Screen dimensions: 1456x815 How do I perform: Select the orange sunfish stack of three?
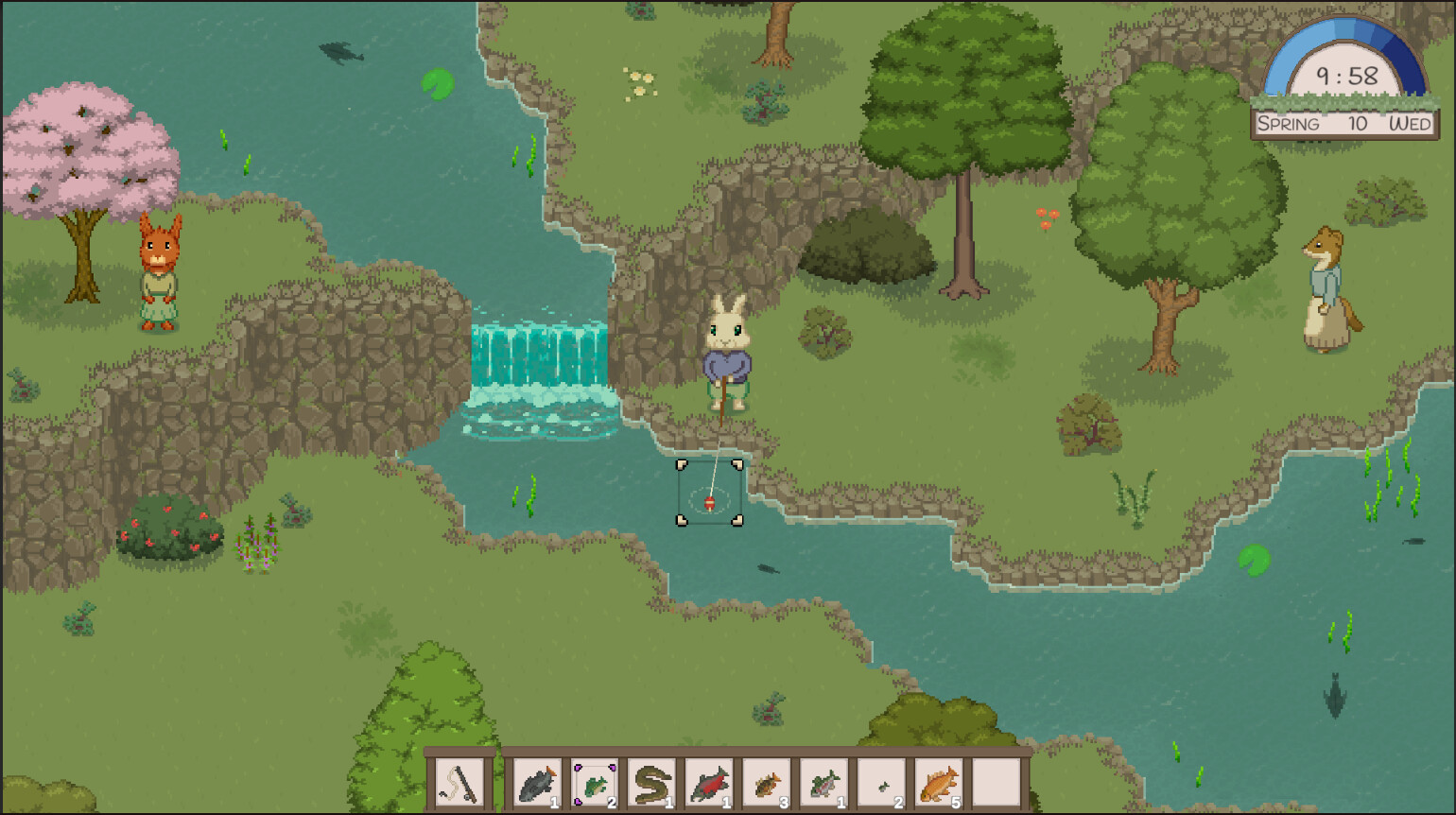point(770,782)
